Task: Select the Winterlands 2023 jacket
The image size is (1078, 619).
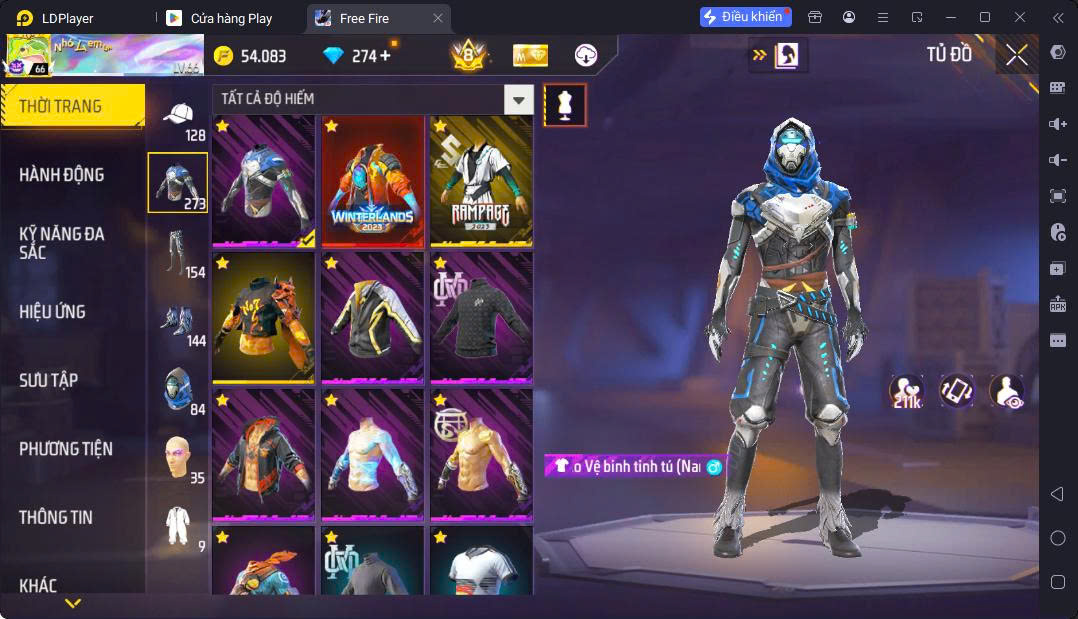Action: tap(372, 181)
